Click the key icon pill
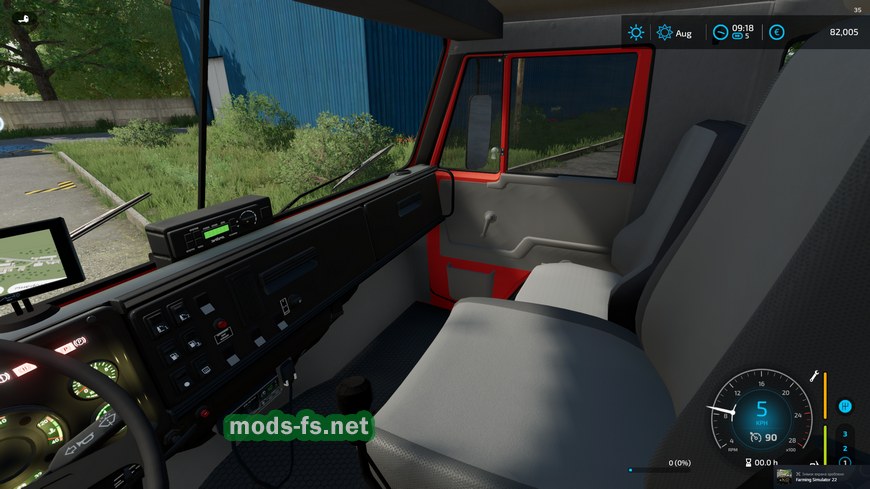Image resolution: width=870 pixels, height=489 pixels. tap(20, 19)
